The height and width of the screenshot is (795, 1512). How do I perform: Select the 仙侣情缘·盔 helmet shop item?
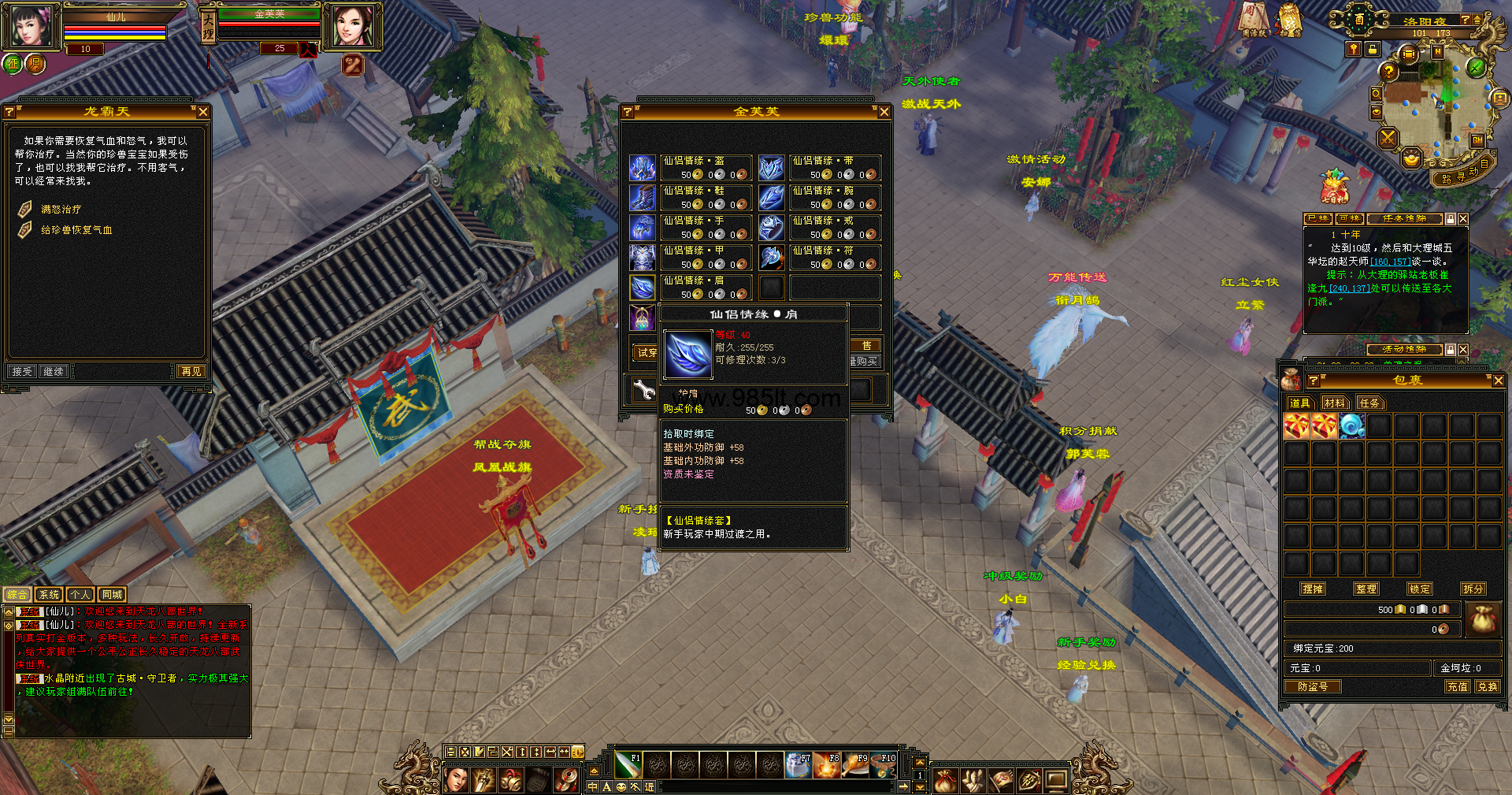click(x=643, y=168)
